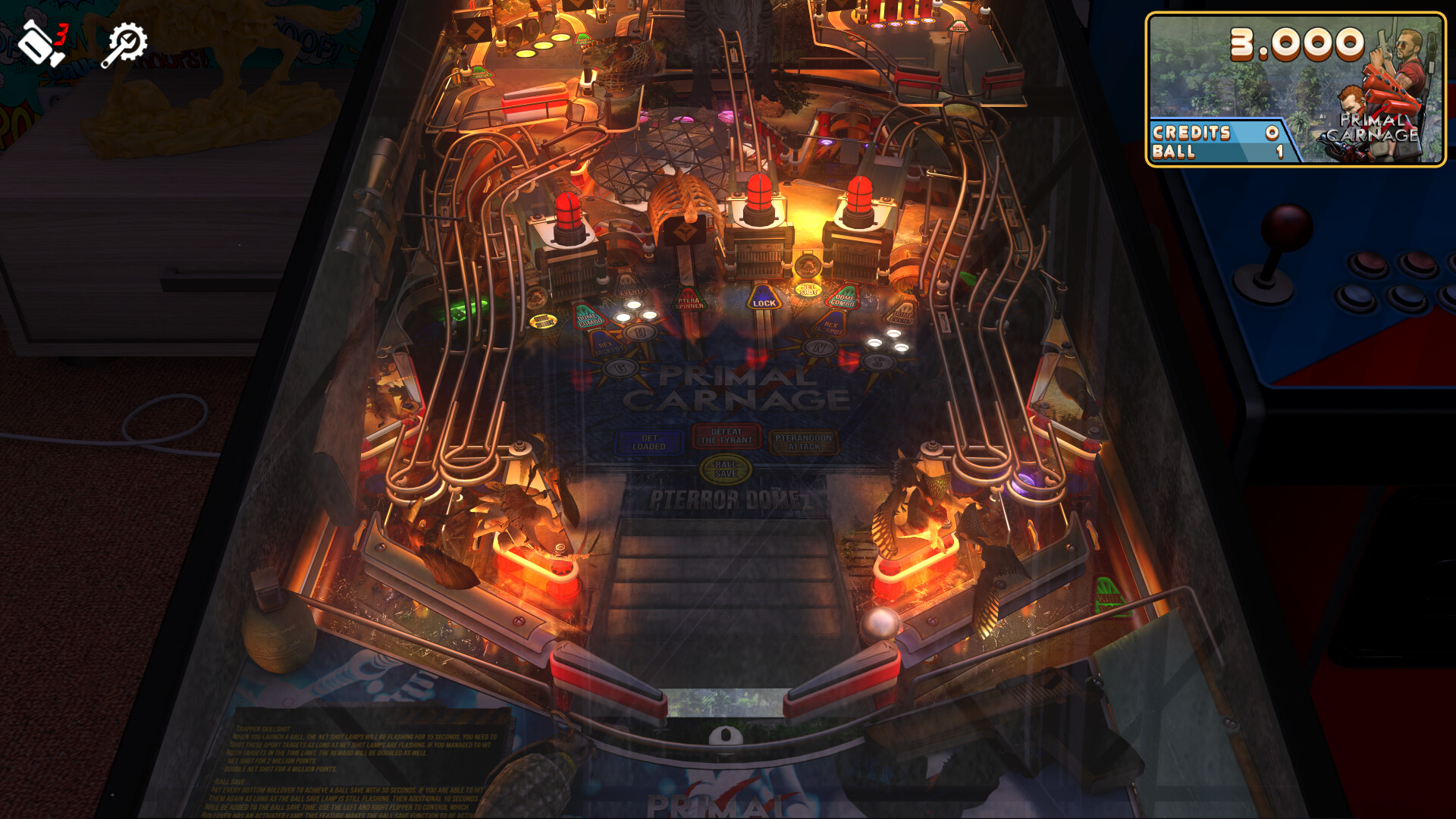Select the LOCK lane marker

coord(764,301)
